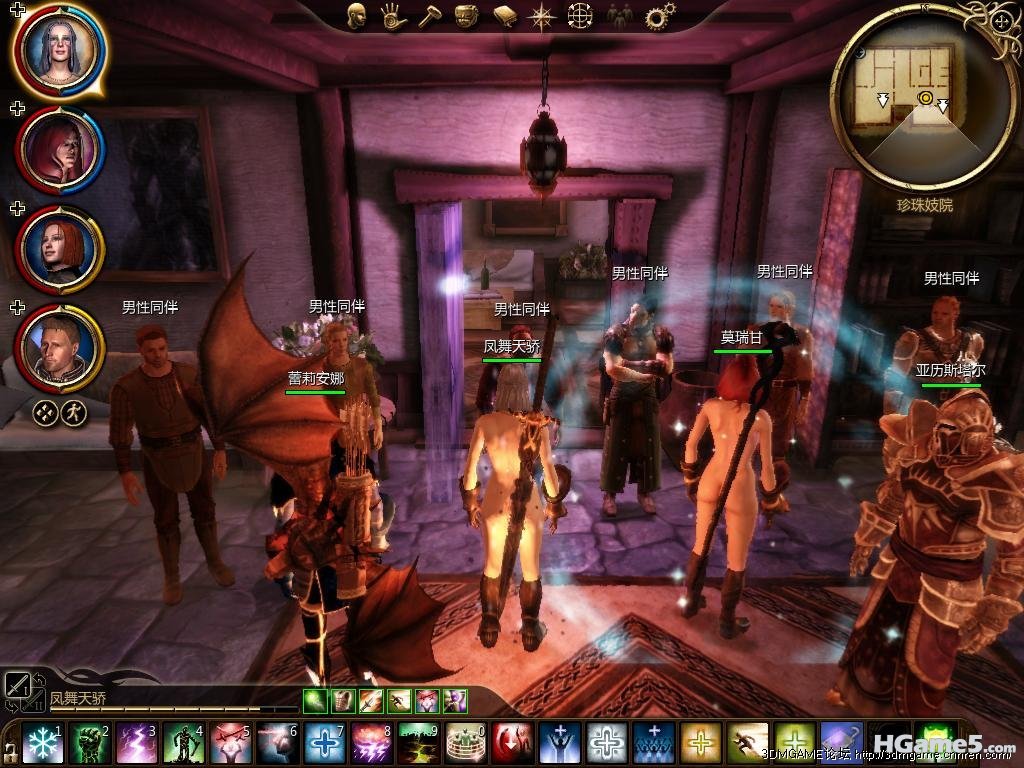Cast the snowflake ice spell in slot 1
The width and height of the screenshot is (1024, 768).
tap(42, 743)
